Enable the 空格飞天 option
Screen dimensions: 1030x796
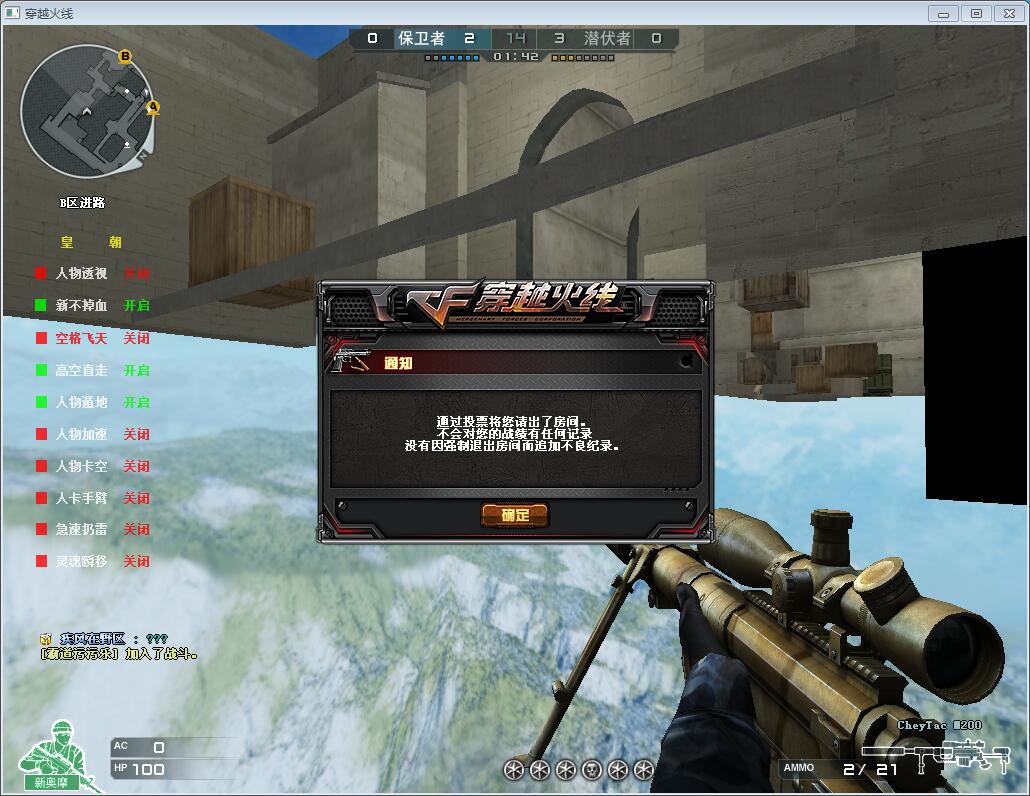(x=81, y=338)
